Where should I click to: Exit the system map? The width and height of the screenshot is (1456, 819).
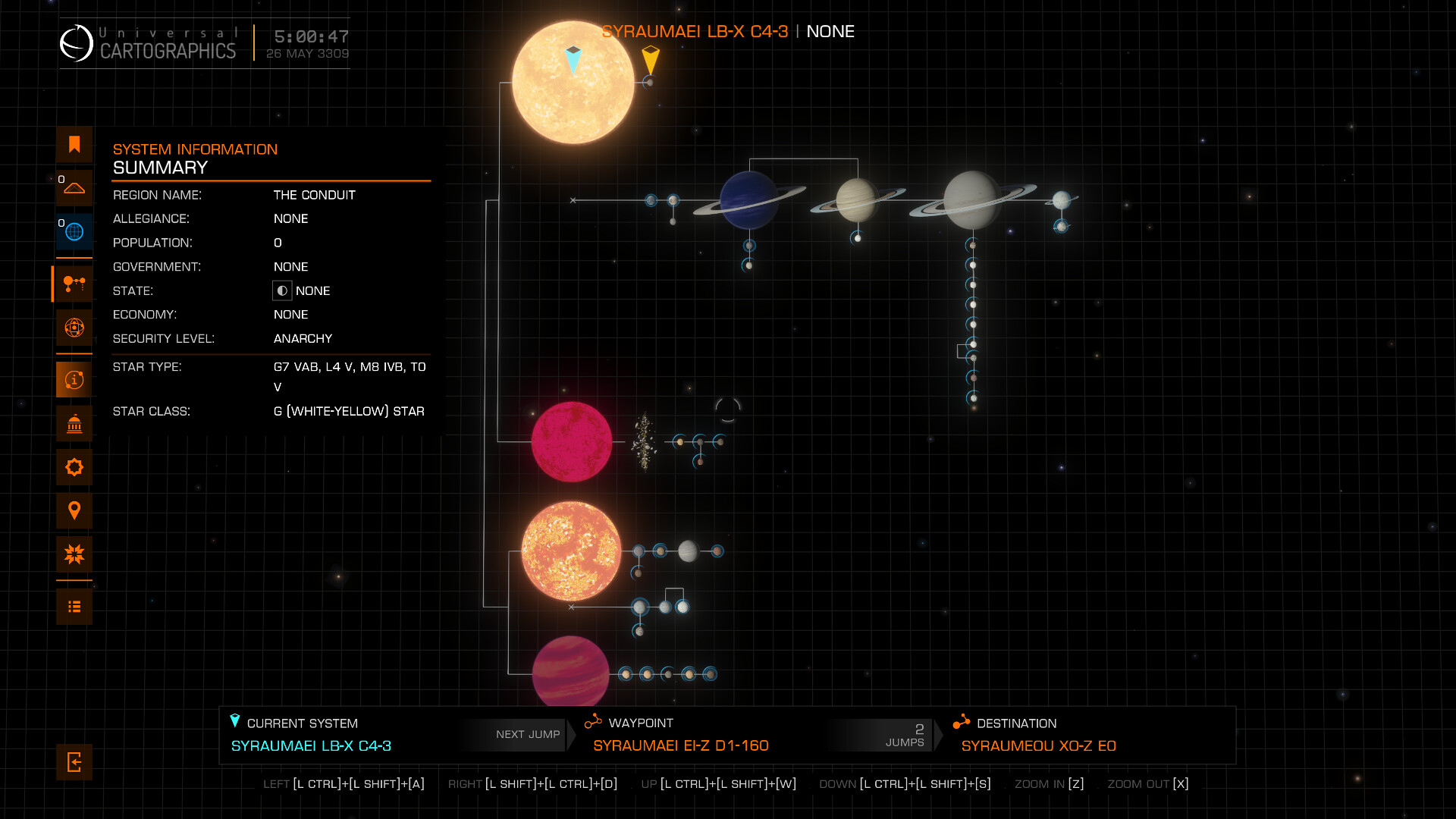click(74, 762)
